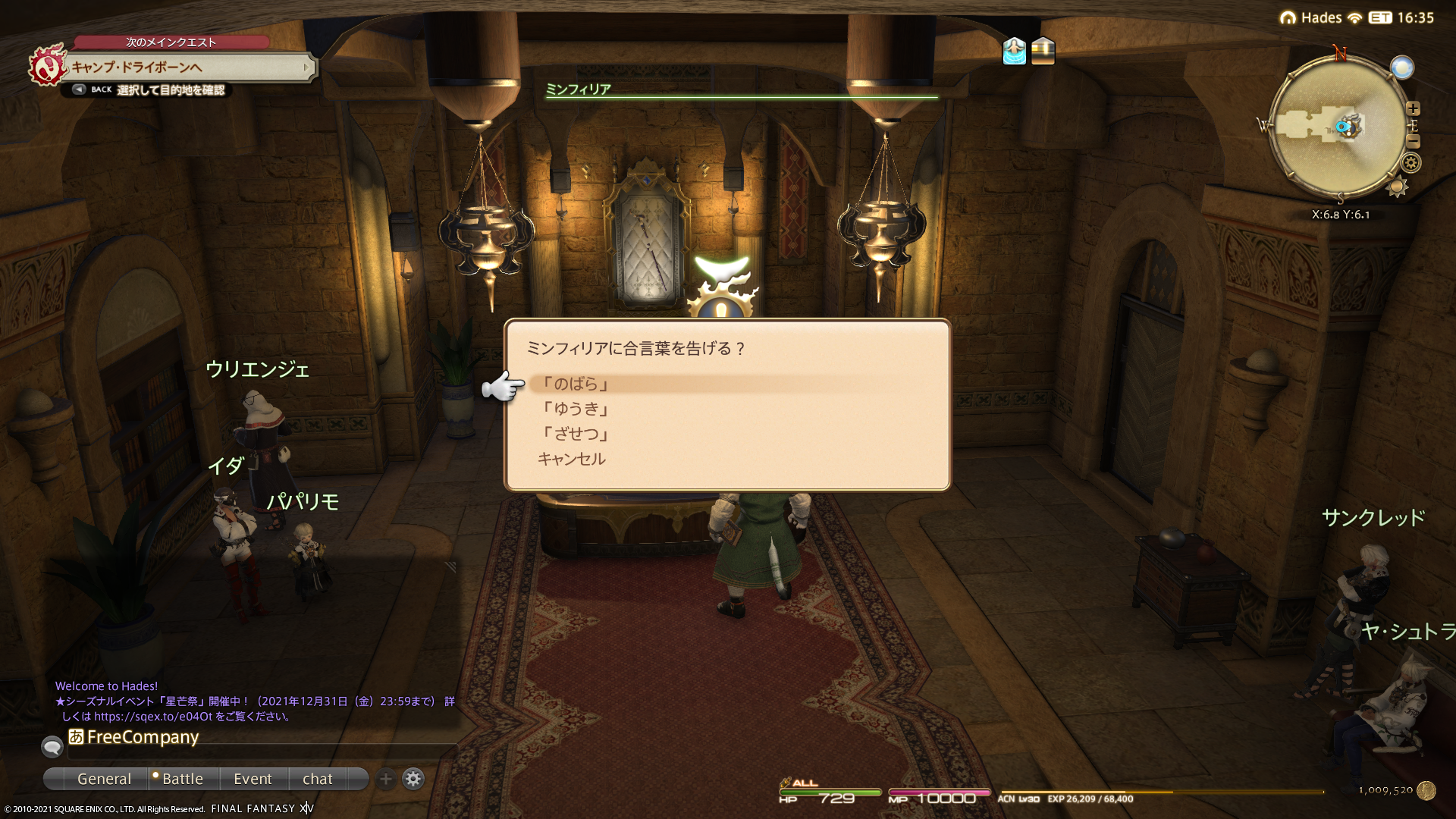
Task: Add a new chat tab with plus button
Action: [x=386, y=779]
